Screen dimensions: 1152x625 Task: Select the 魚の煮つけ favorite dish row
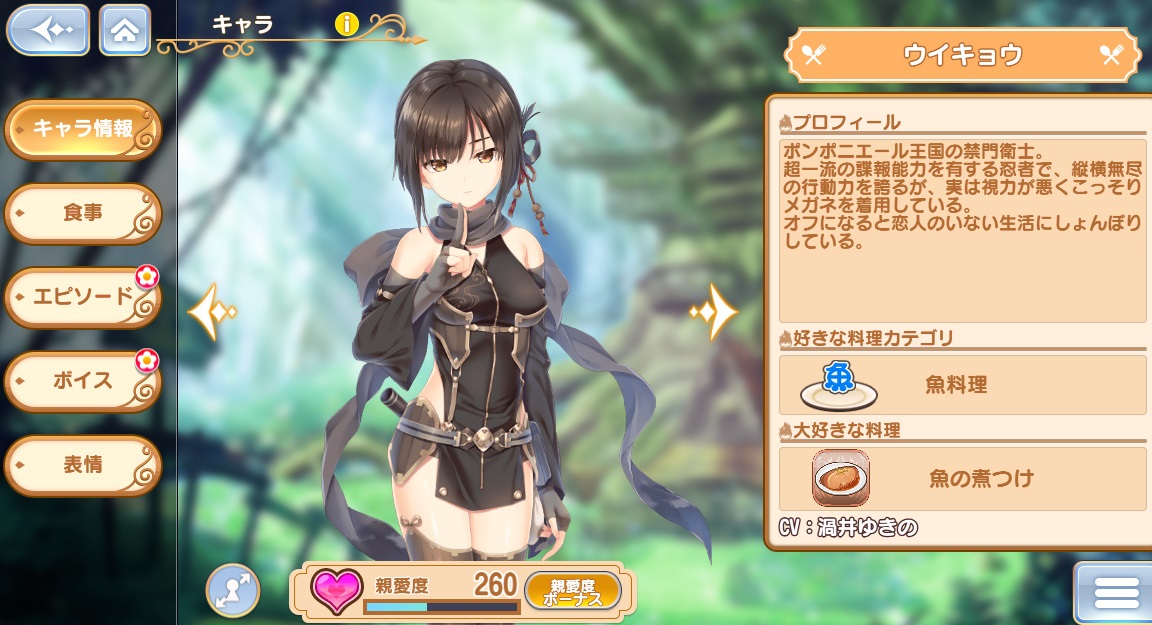click(x=962, y=478)
